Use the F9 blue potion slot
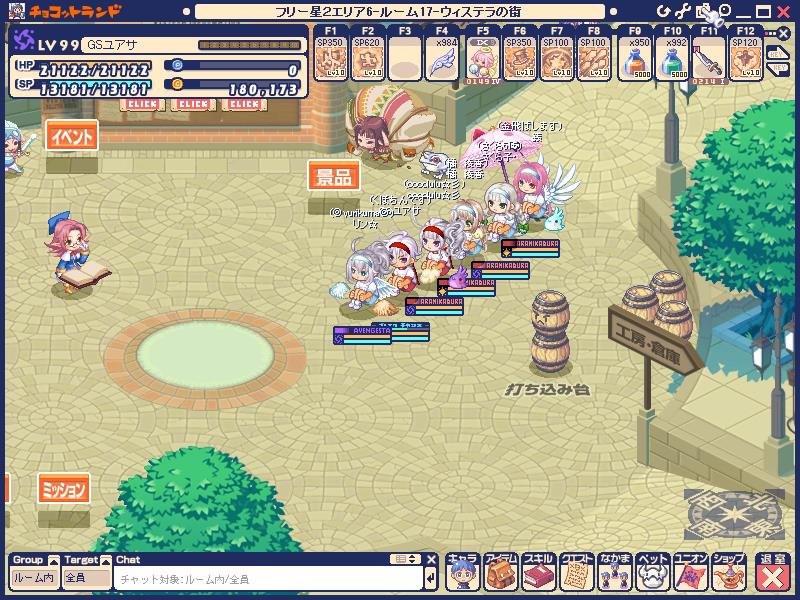This screenshot has height=600, width=800. [x=633, y=61]
